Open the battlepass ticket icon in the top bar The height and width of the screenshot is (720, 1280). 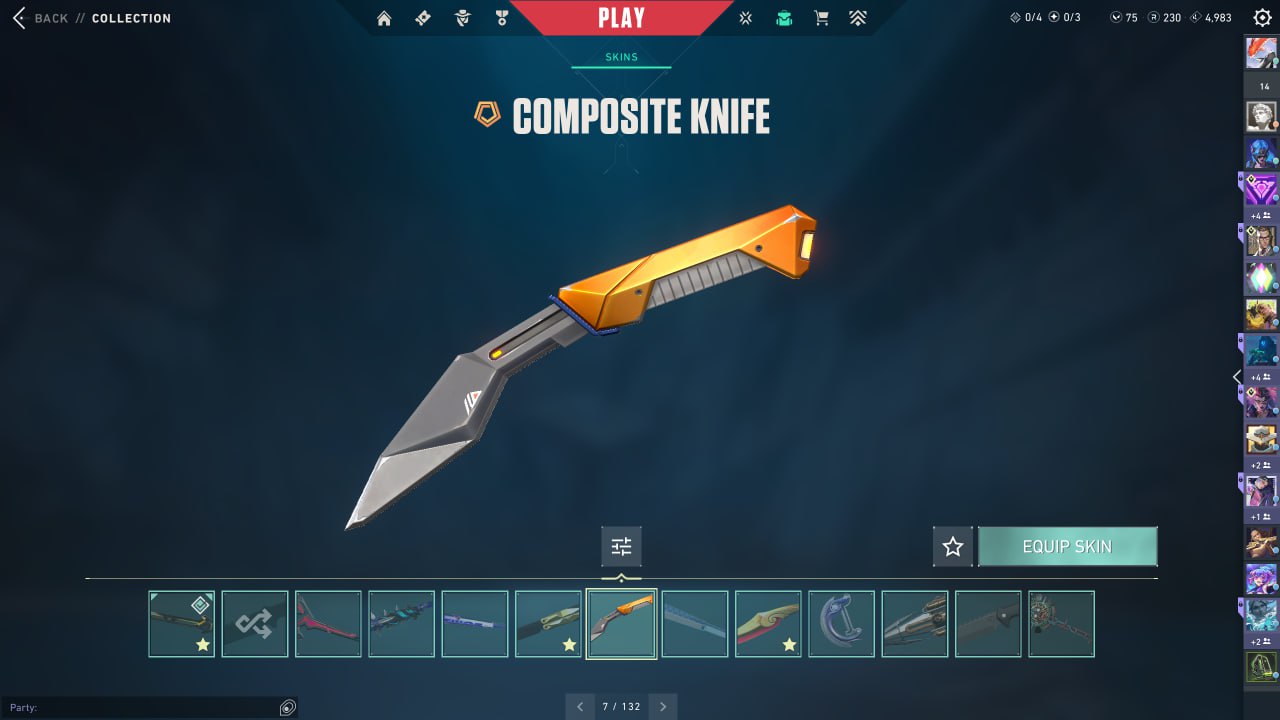tap(423, 18)
